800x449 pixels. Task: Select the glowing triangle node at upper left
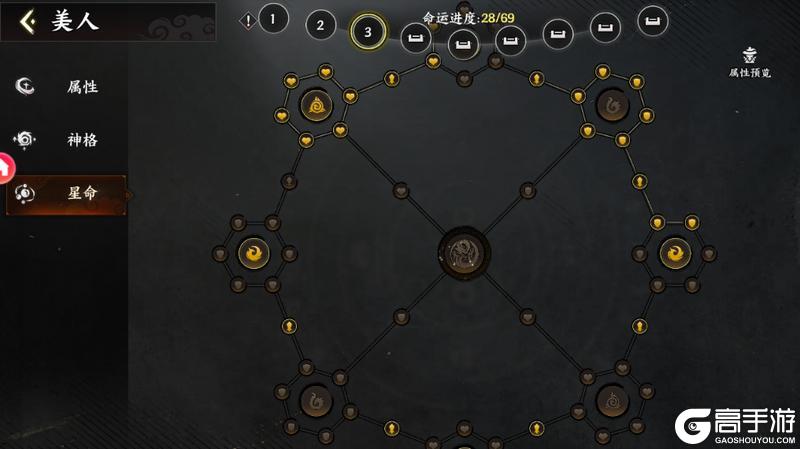coord(315,104)
